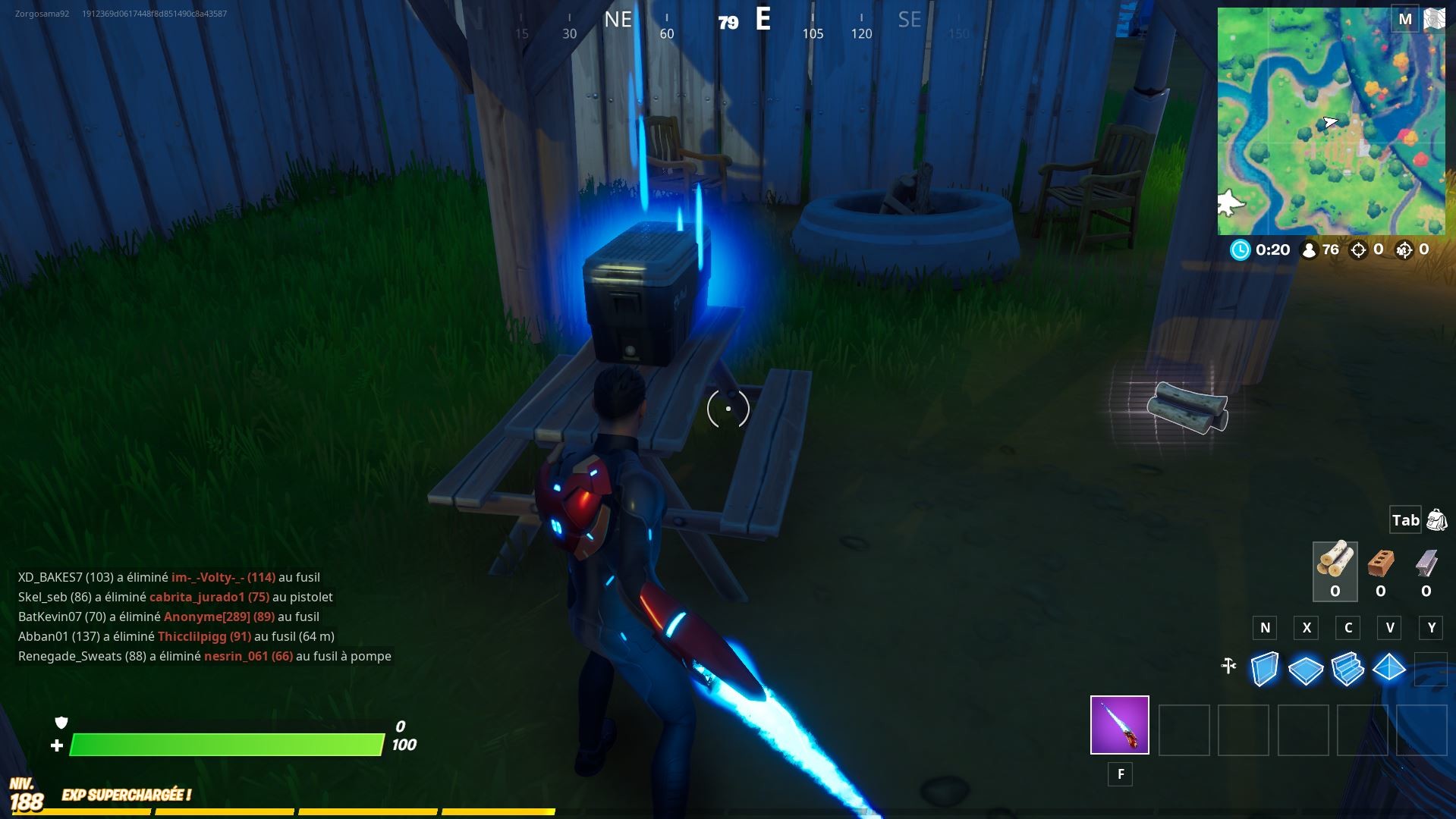Click the F pickaxe keybind button

click(x=1120, y=774)
